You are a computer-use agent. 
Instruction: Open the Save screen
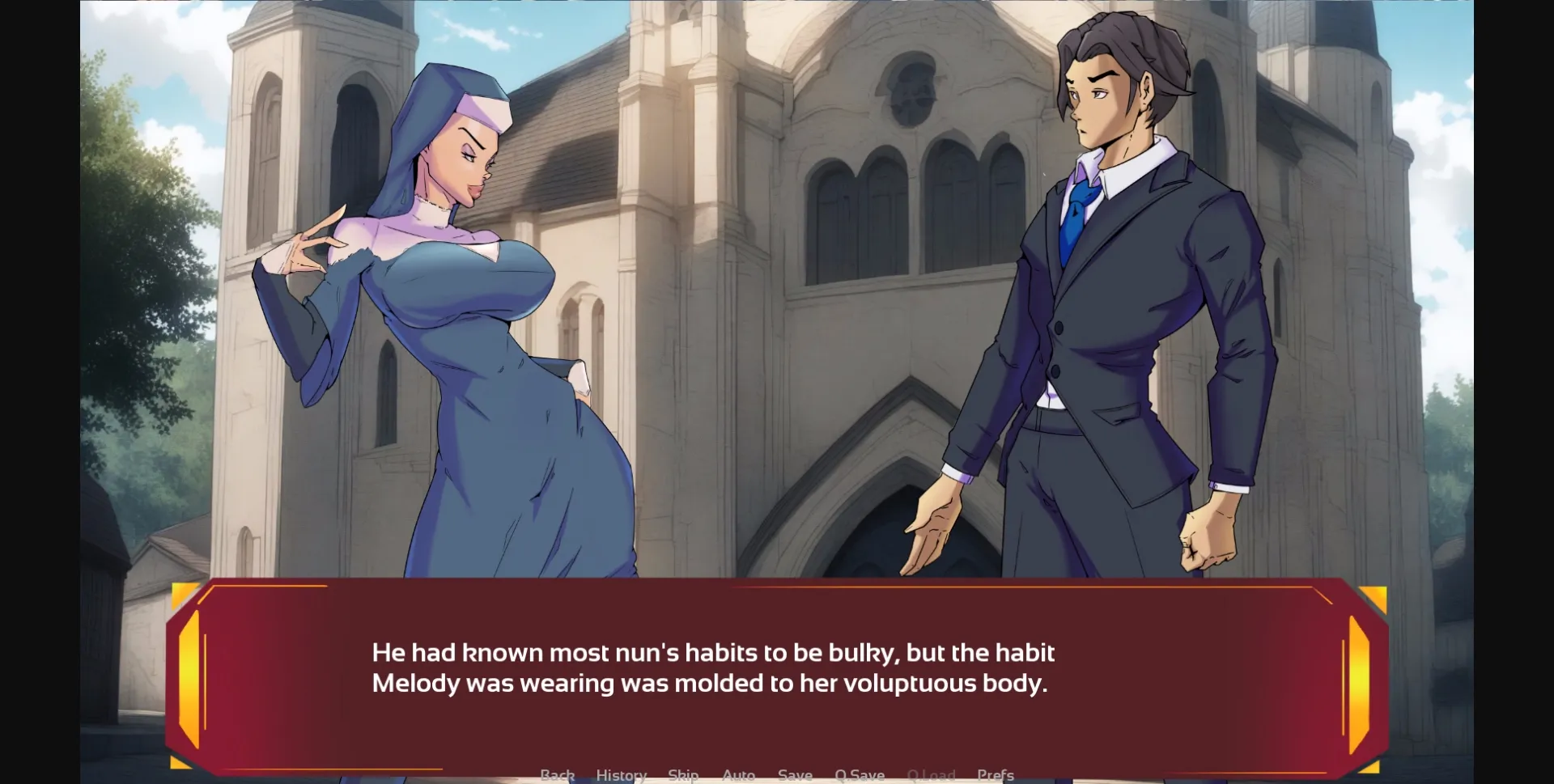point(794,774)
